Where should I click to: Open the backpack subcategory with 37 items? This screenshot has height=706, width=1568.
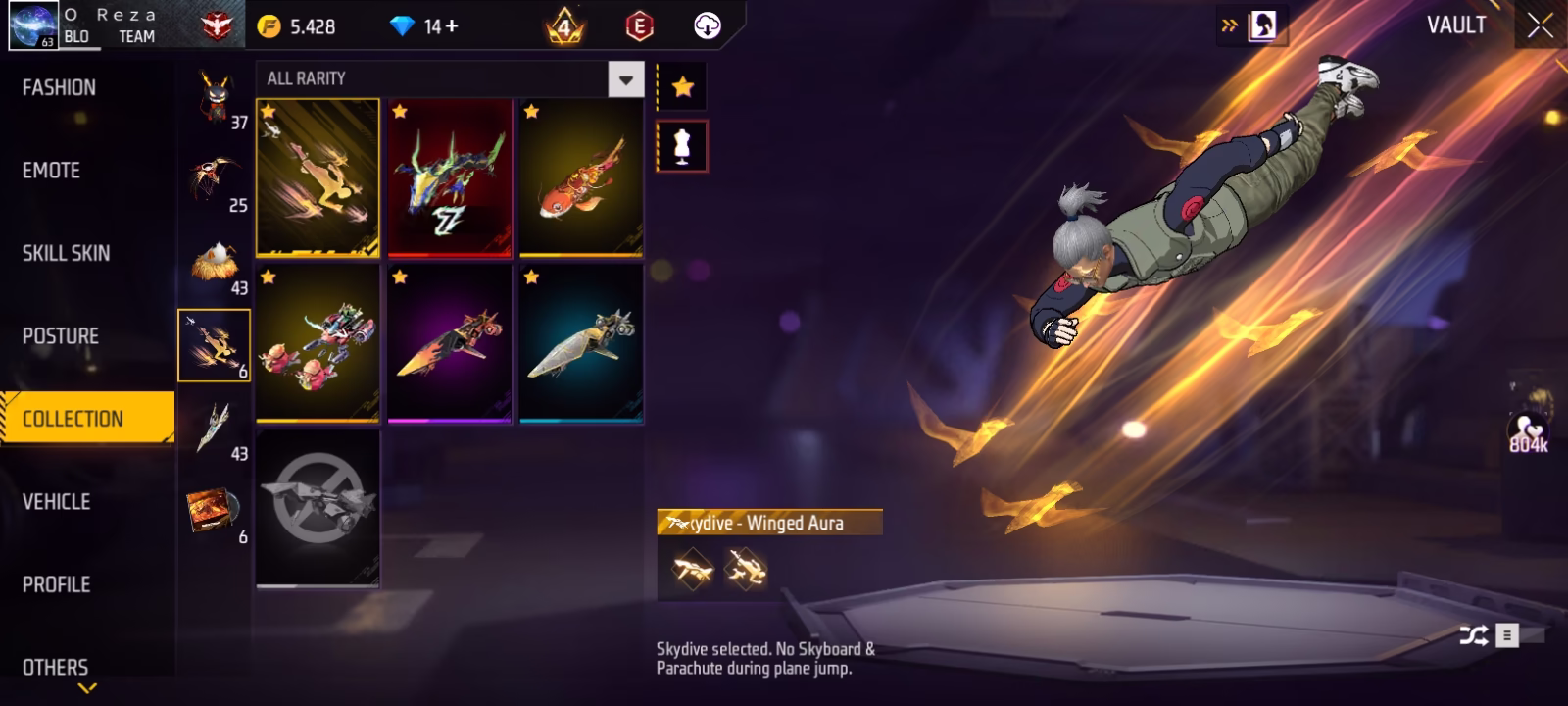click(215, 99)
